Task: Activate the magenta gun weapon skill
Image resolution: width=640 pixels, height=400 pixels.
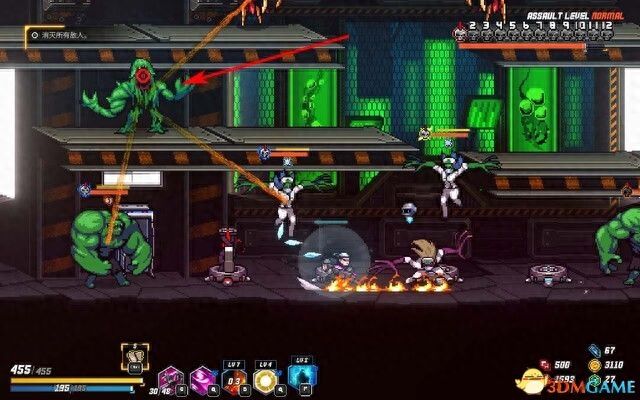Action: coord(168,380)
